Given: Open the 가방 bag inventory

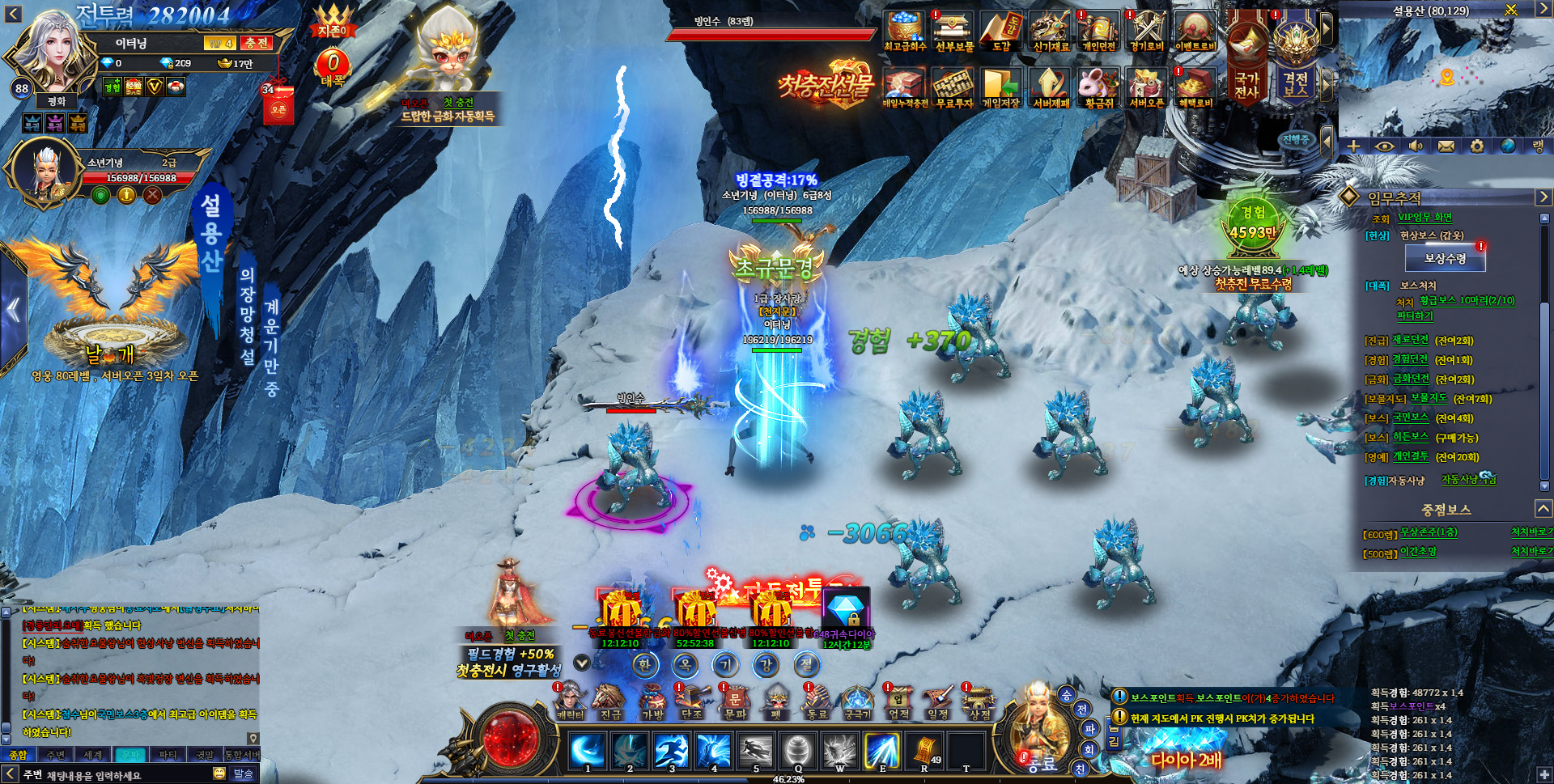Looking at the screenshot, I should pos(652,701).
